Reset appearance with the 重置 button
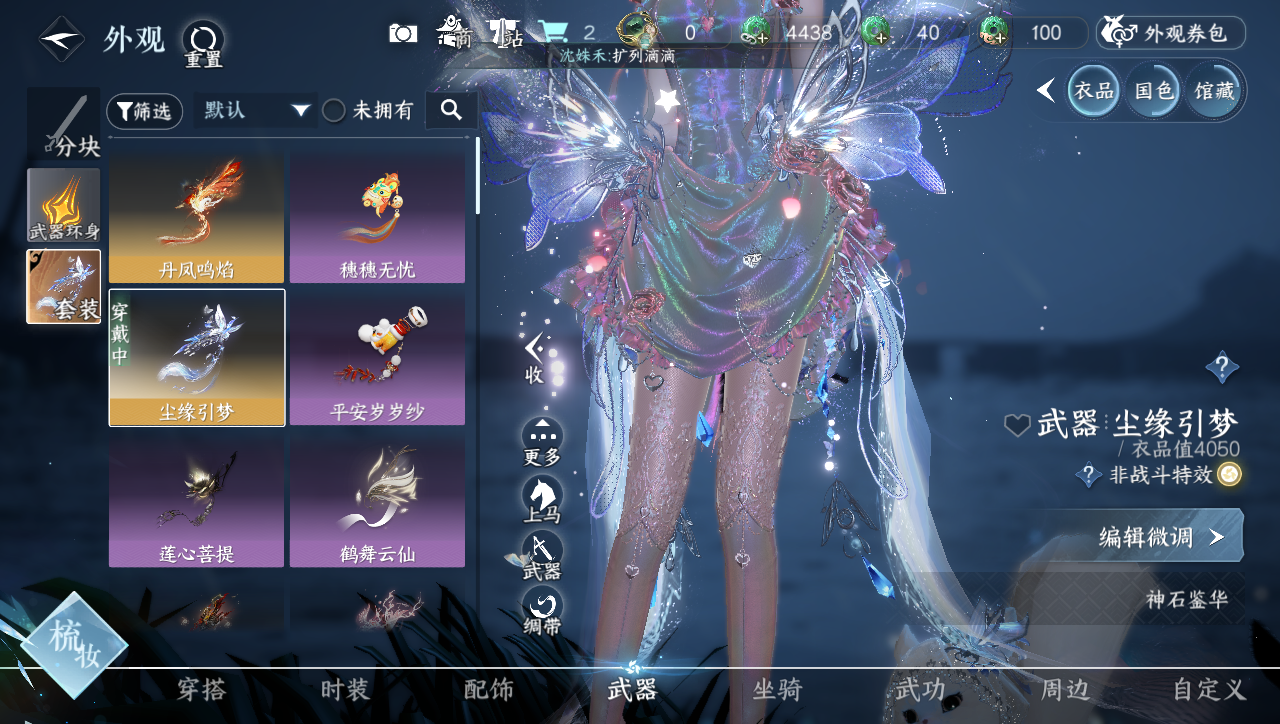Viewport: 1280px width, 724px height. click(203, 43)
